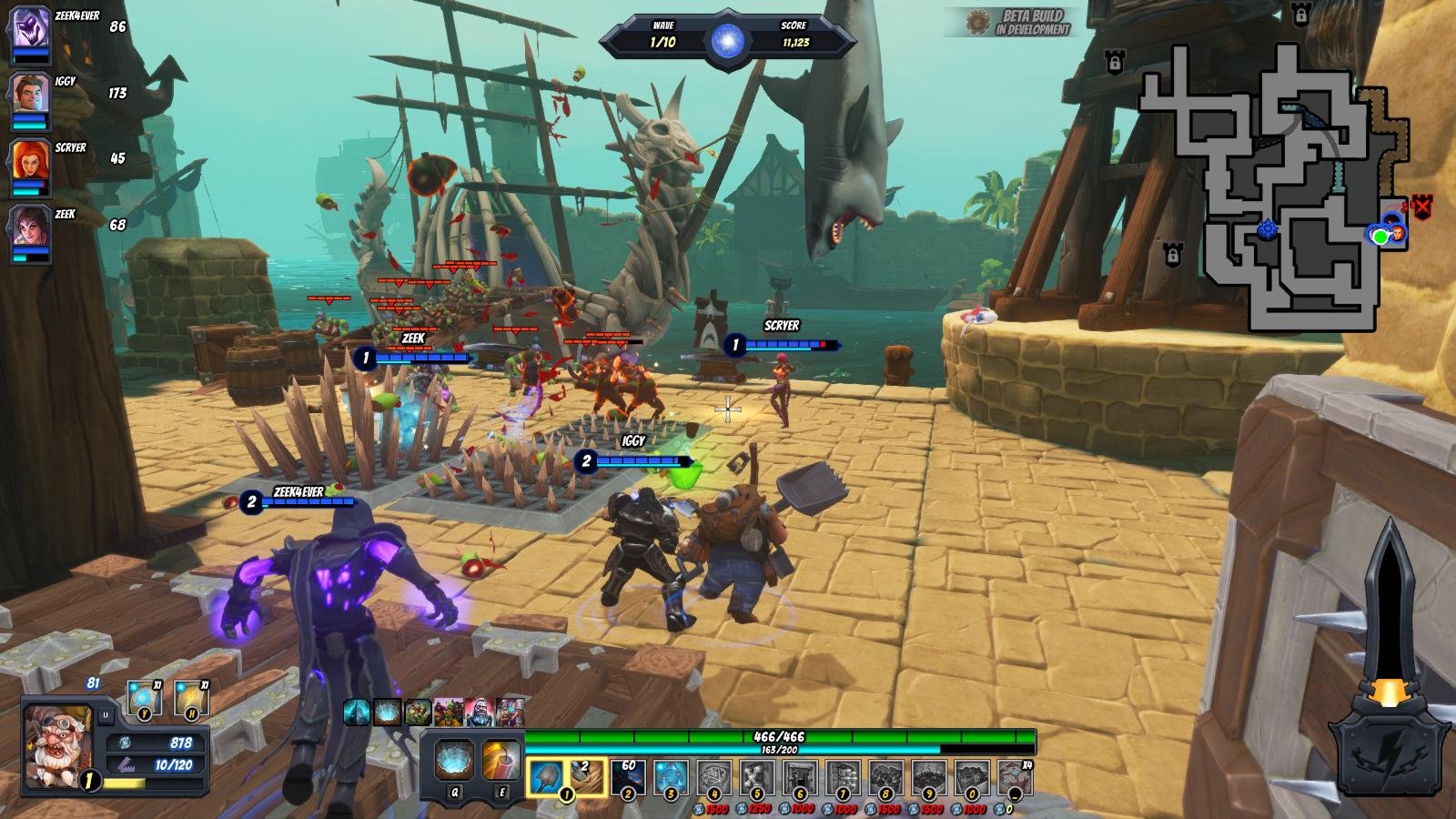Click the minimap layout
Screen dimensions: 1456x819
(x=1274, y=182)
